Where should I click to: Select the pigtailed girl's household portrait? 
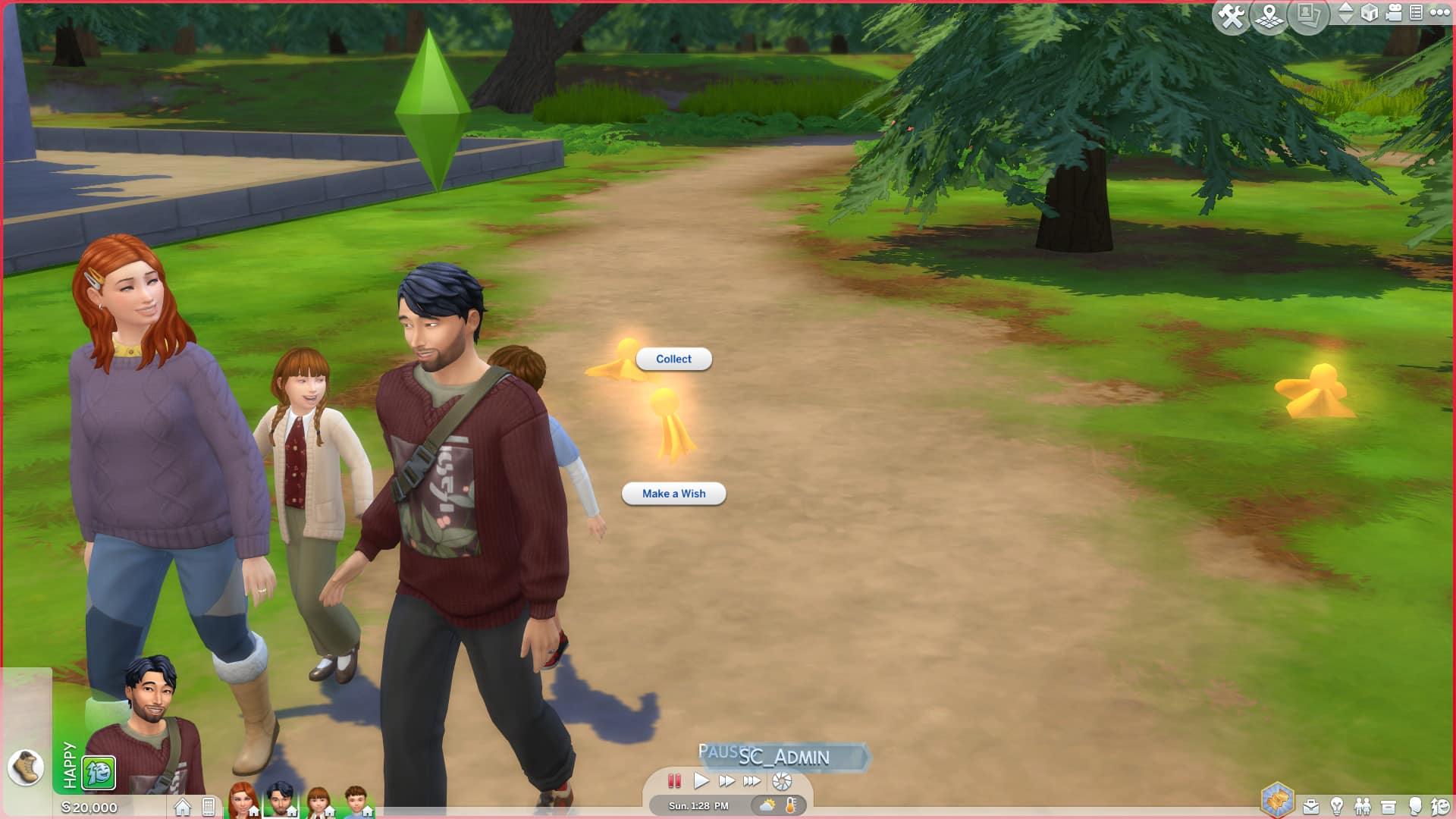[318, 802]
